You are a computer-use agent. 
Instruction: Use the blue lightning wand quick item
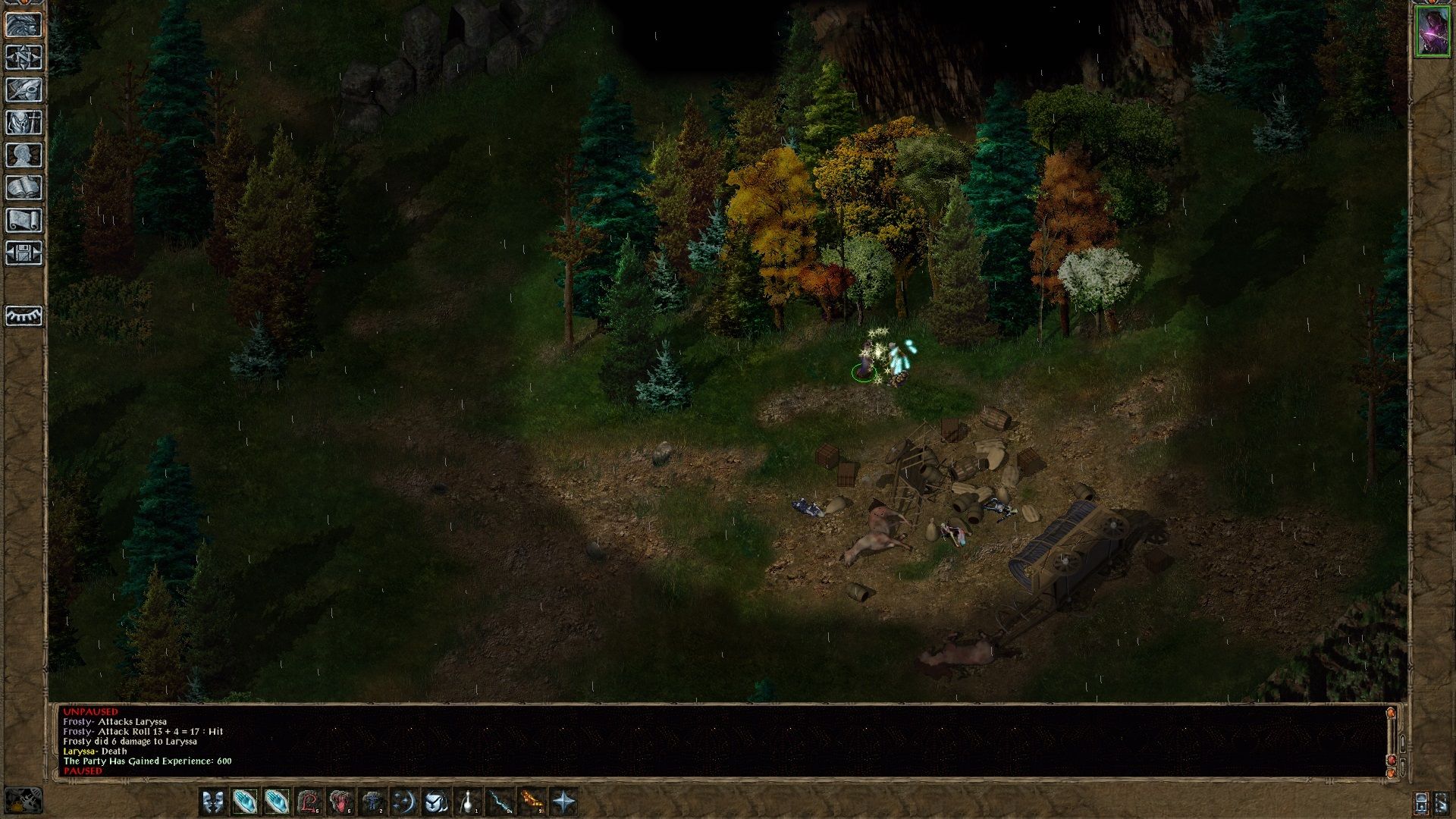tap(500, 802)
